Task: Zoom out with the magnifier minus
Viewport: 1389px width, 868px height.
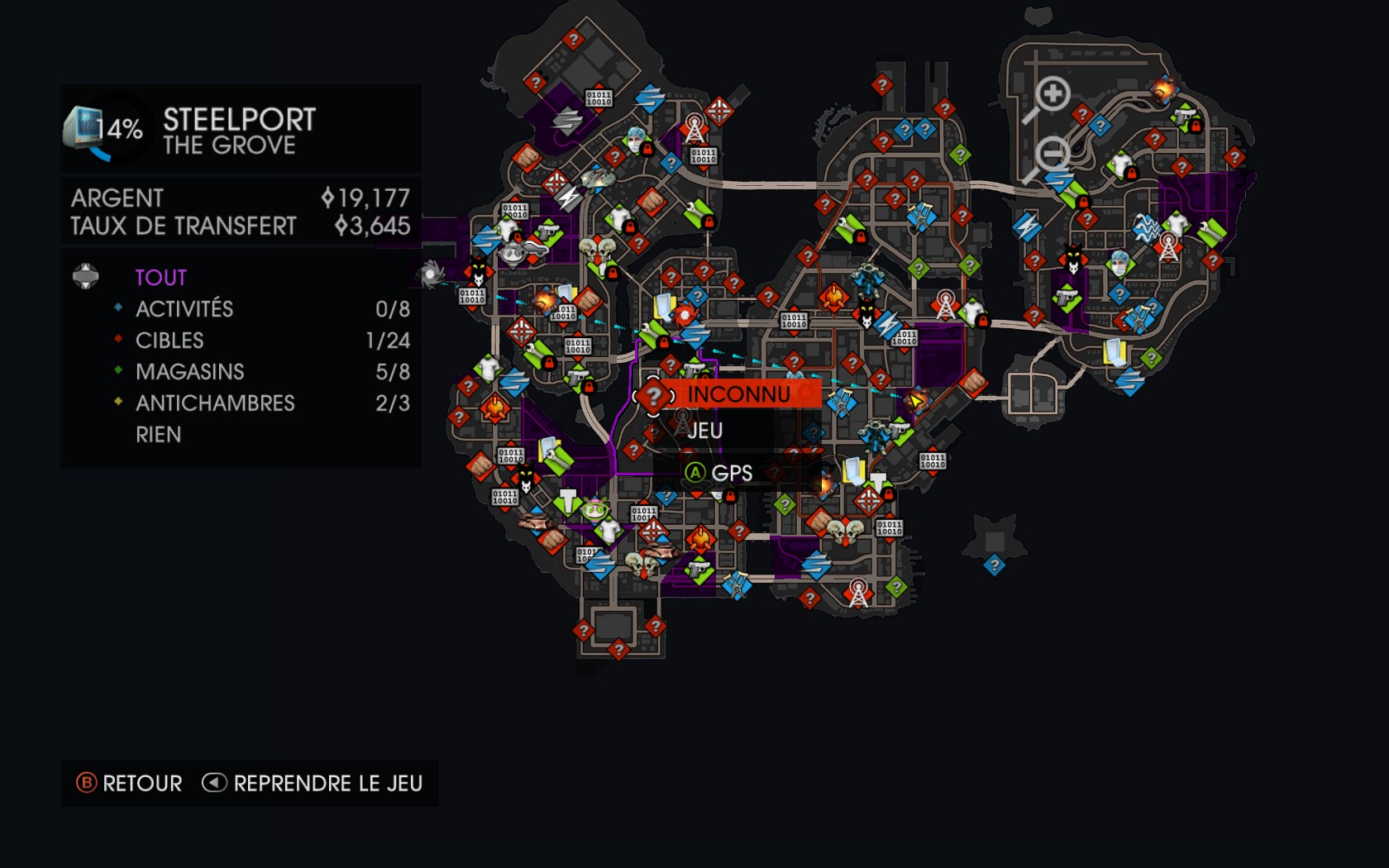Action: click(1052, 155)
